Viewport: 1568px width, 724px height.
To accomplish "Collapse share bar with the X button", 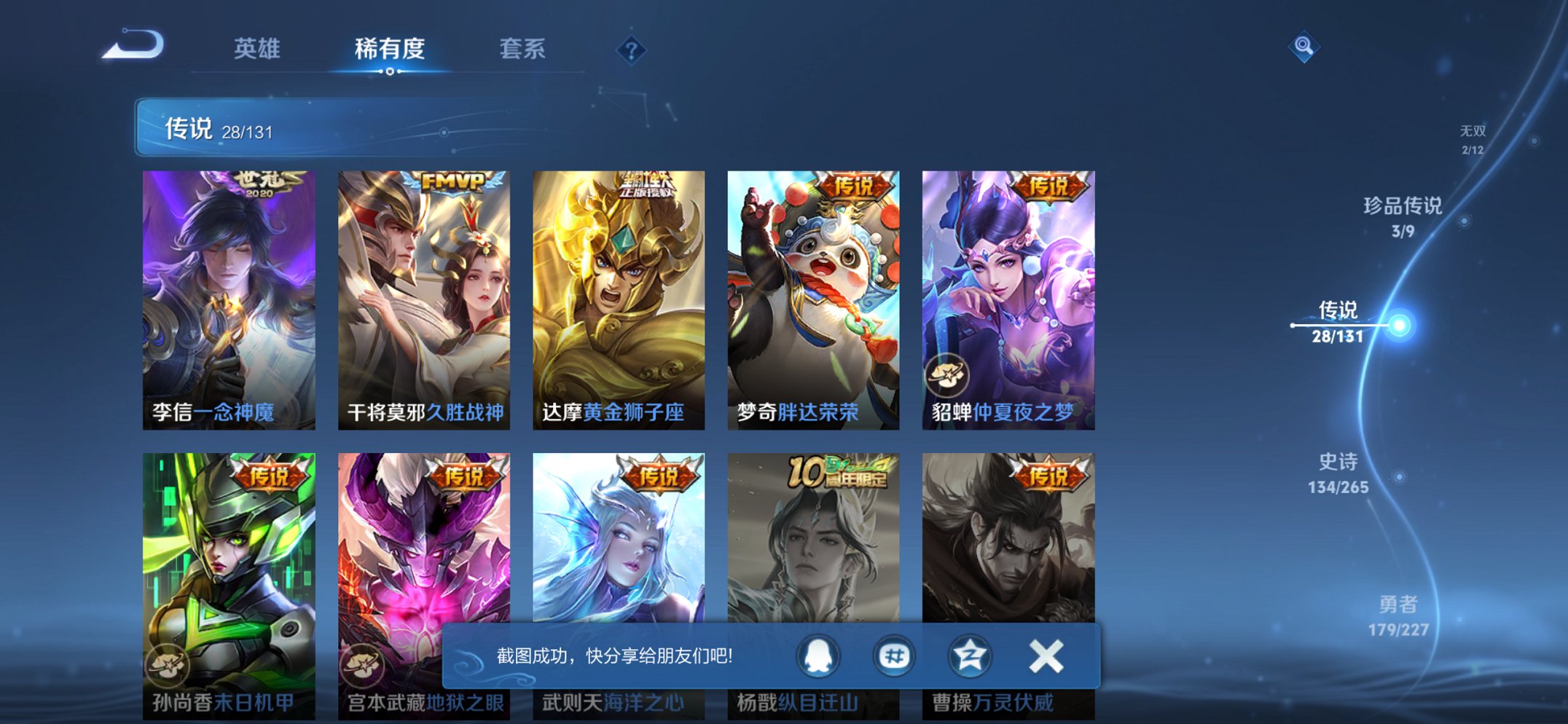I will coord(1046,655).
